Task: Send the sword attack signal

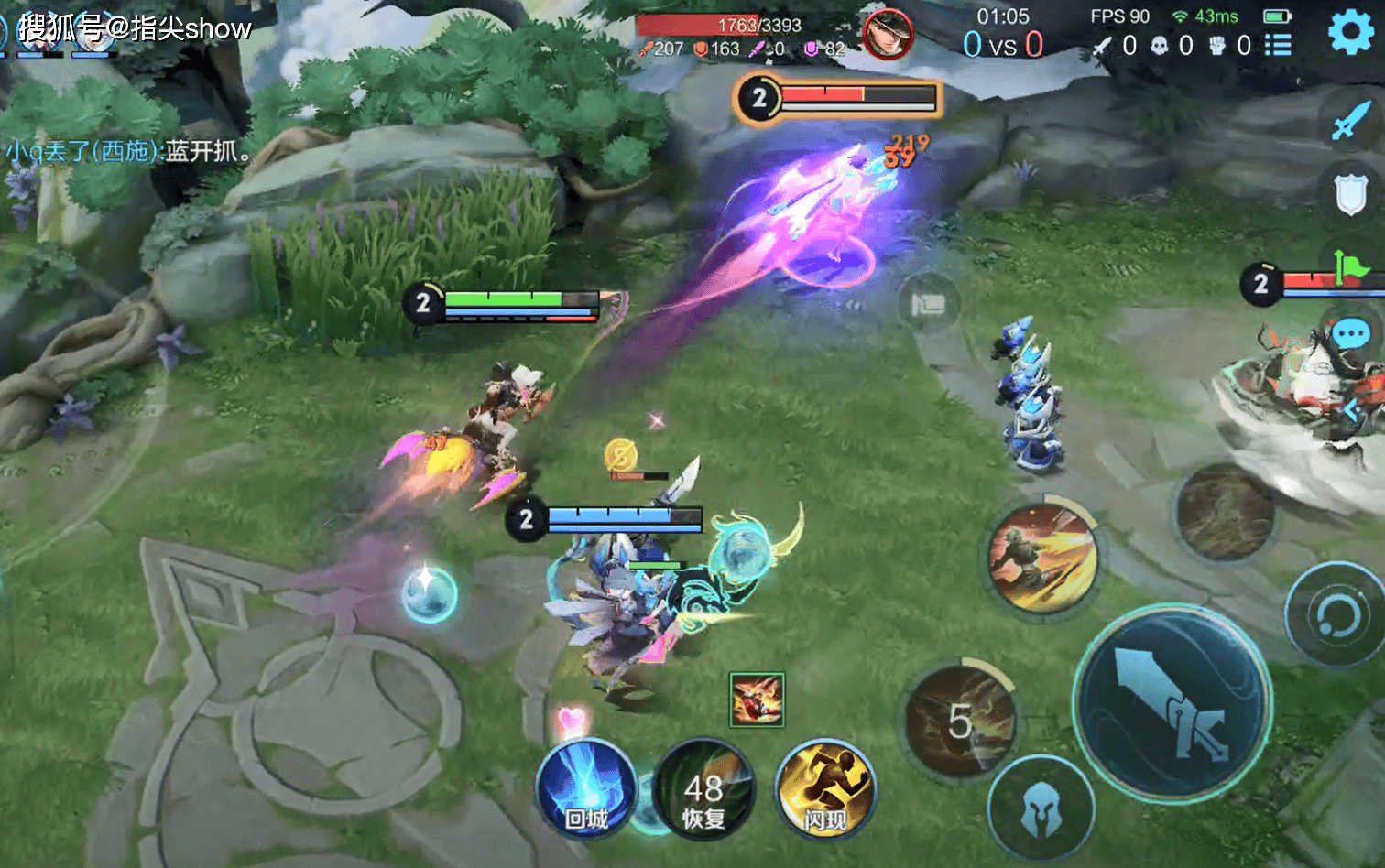Action: coord(1350,121)
